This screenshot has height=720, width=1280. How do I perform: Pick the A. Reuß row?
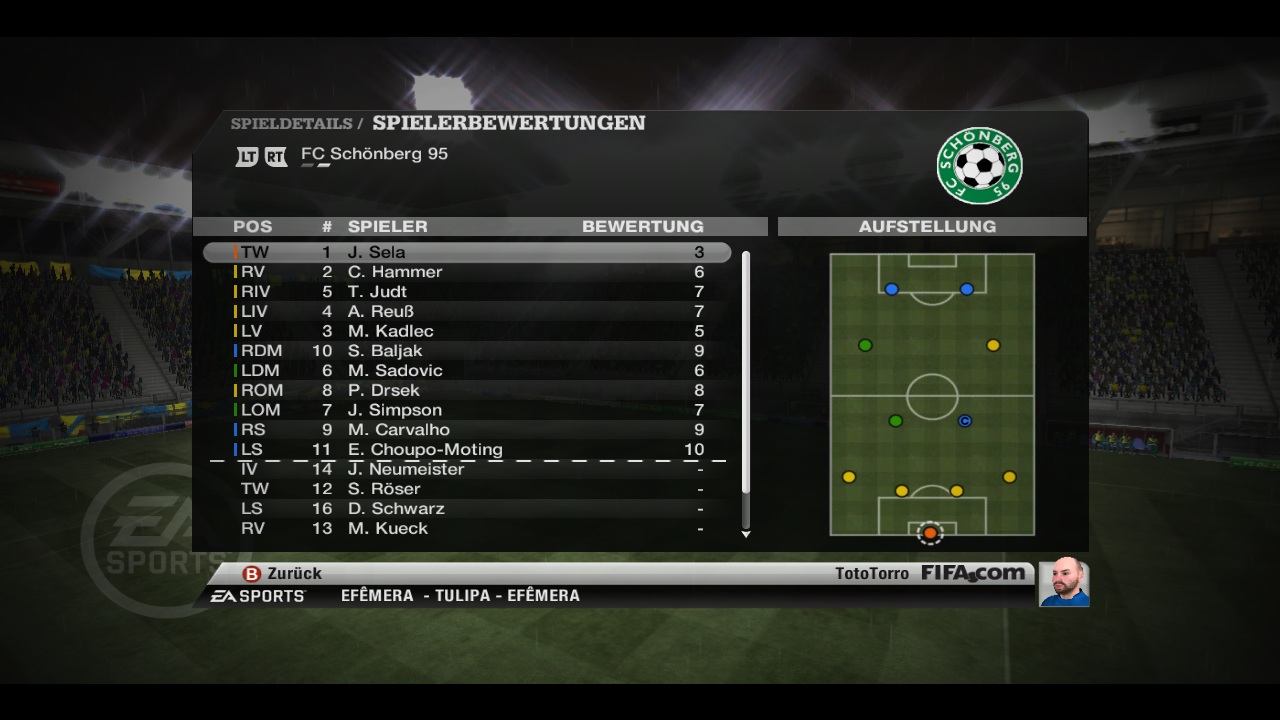tap(466, 311)
